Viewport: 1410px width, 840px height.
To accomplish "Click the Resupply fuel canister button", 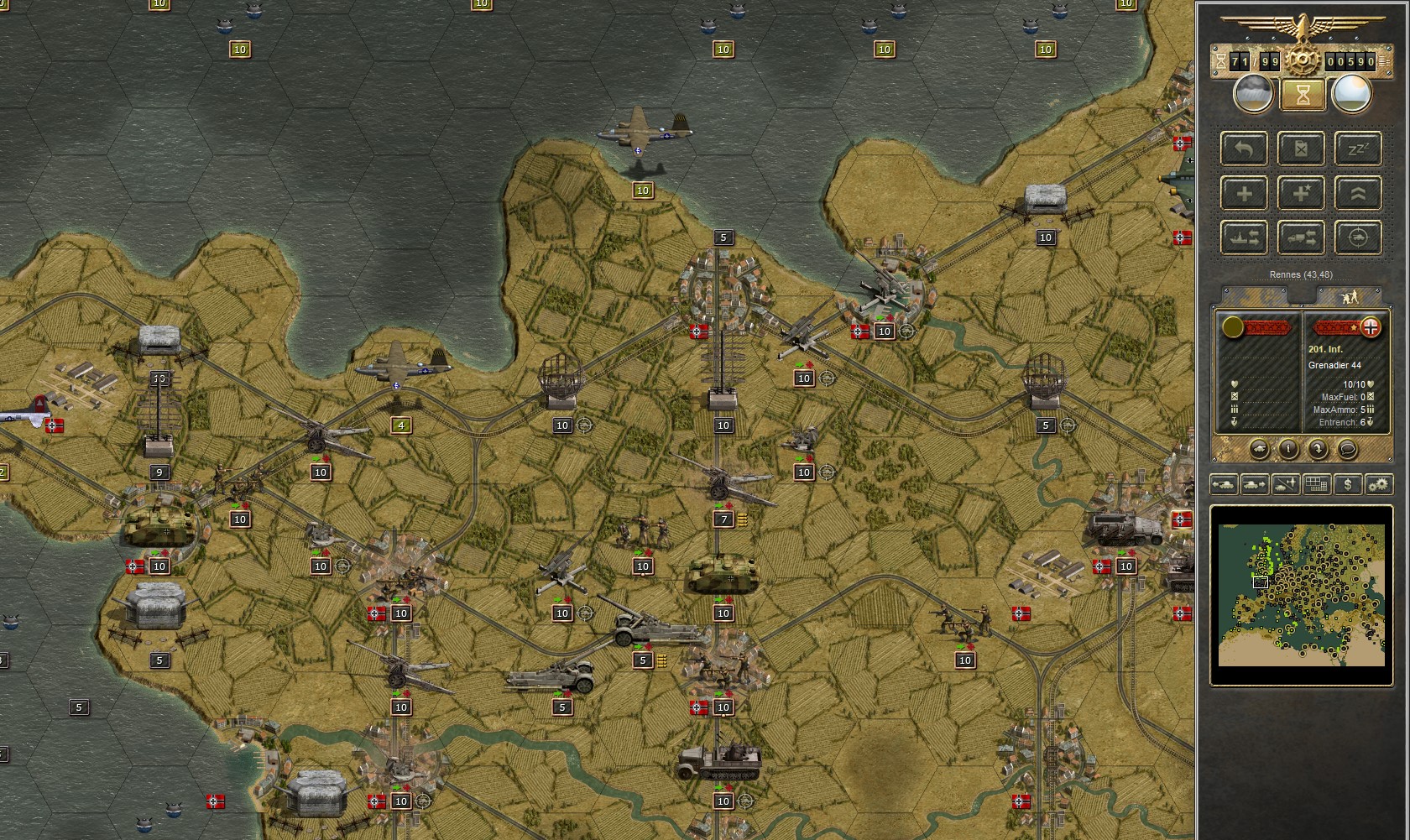I will 1301,149.
